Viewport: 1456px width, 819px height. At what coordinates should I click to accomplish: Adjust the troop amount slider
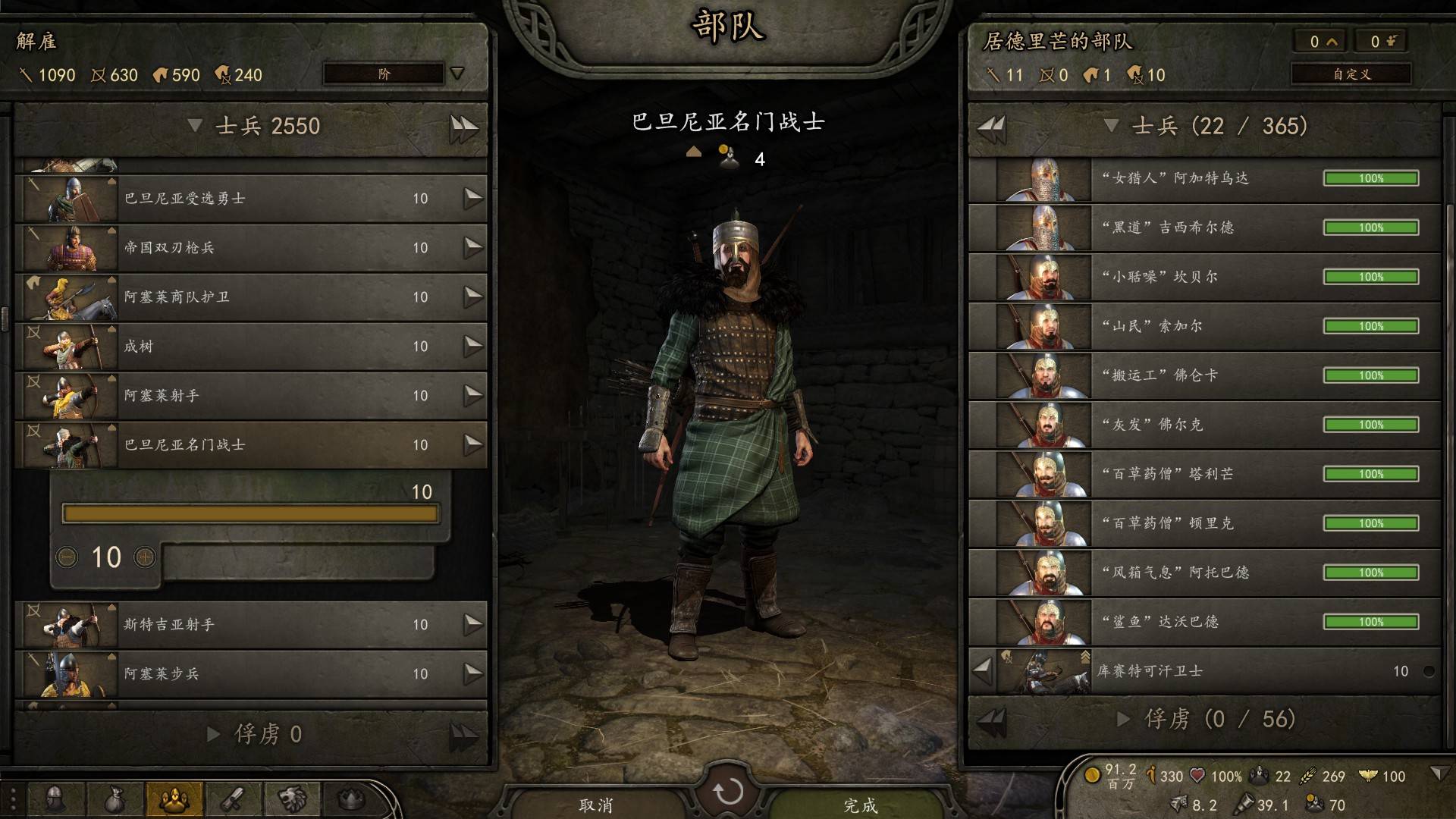(250, 514)
